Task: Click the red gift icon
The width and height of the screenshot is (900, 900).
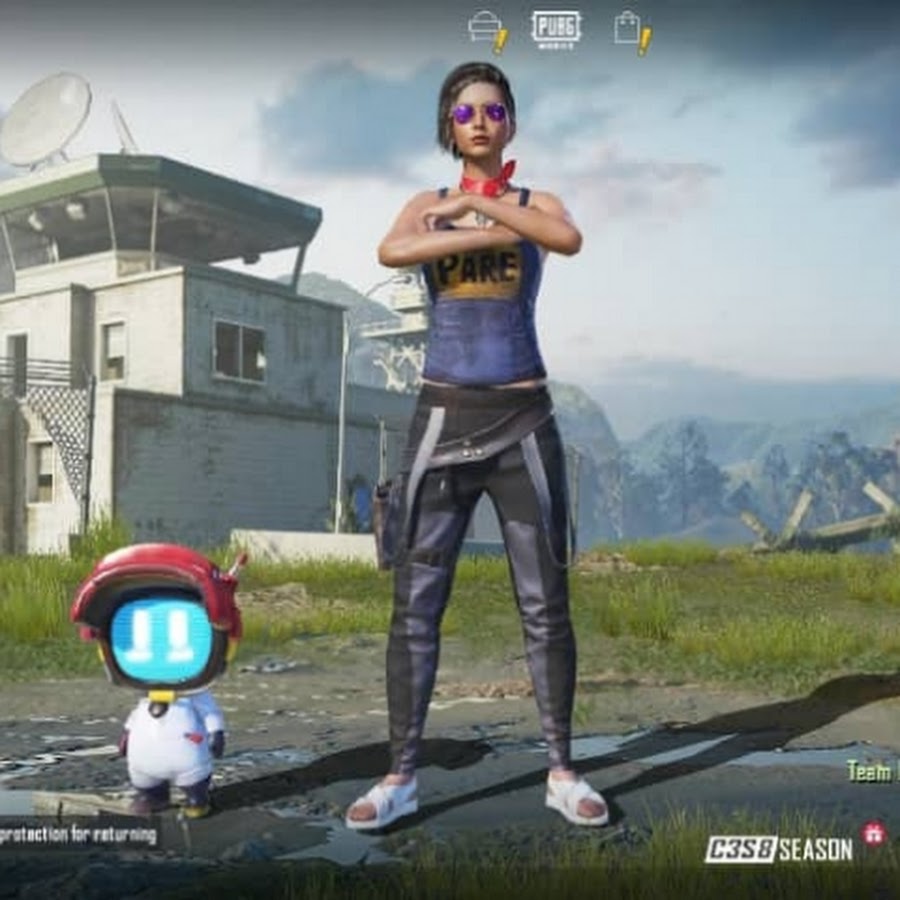Action: pos(873,833)
